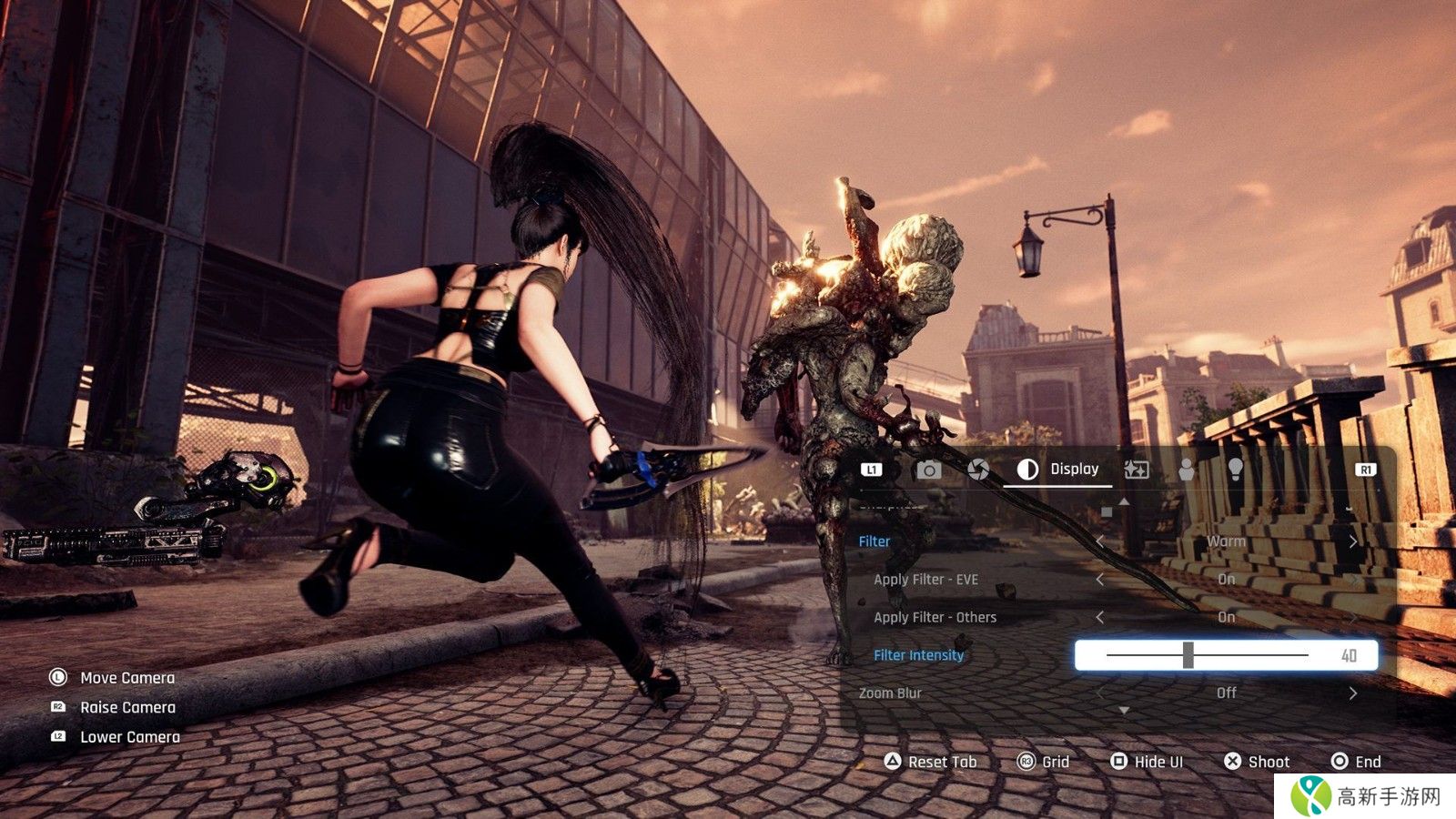Click the left arrow for Filter
Screen dimensions: 1456x819
pos(1099,541)
